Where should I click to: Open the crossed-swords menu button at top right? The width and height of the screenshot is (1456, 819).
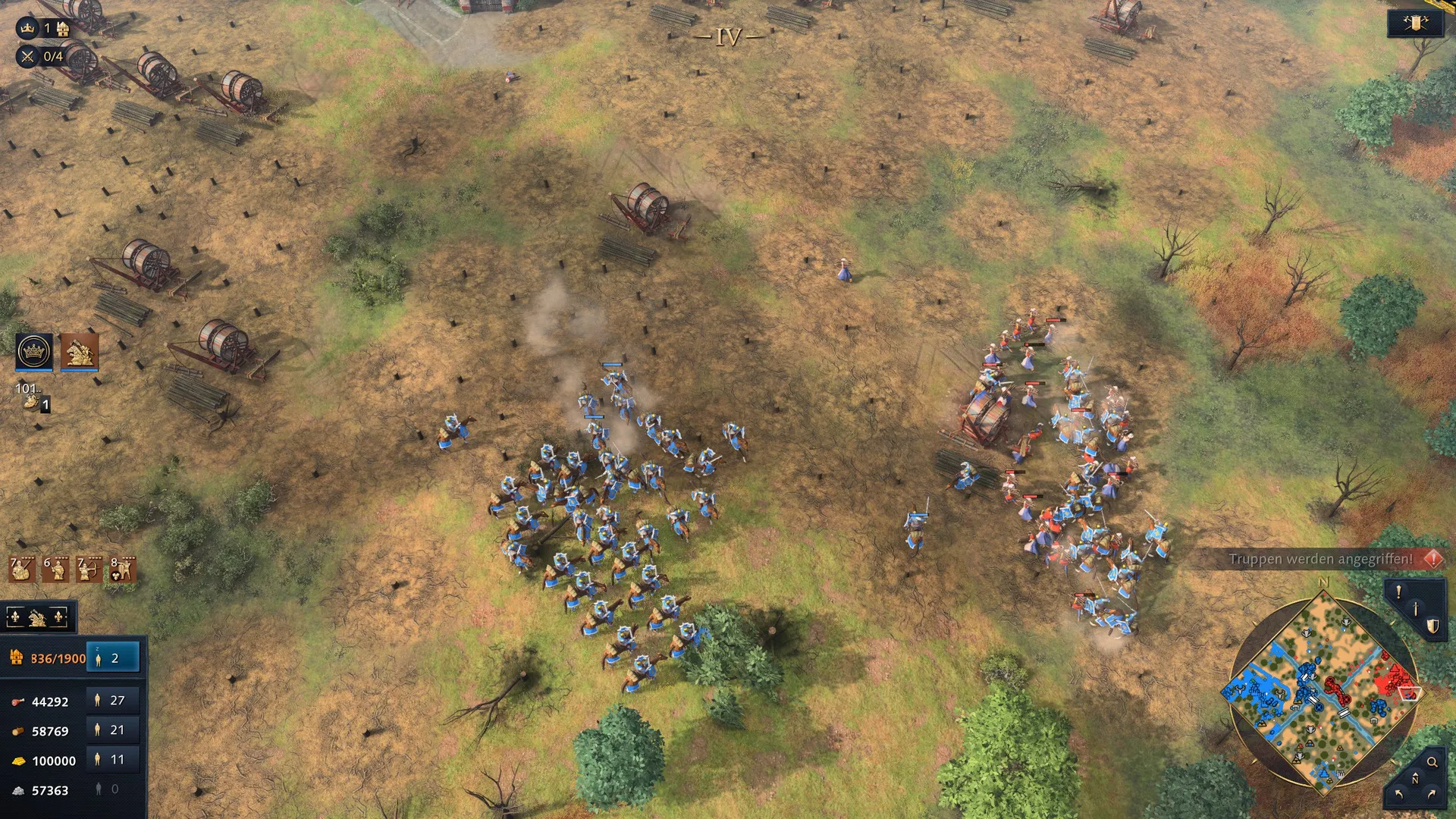coord(1415,24)
